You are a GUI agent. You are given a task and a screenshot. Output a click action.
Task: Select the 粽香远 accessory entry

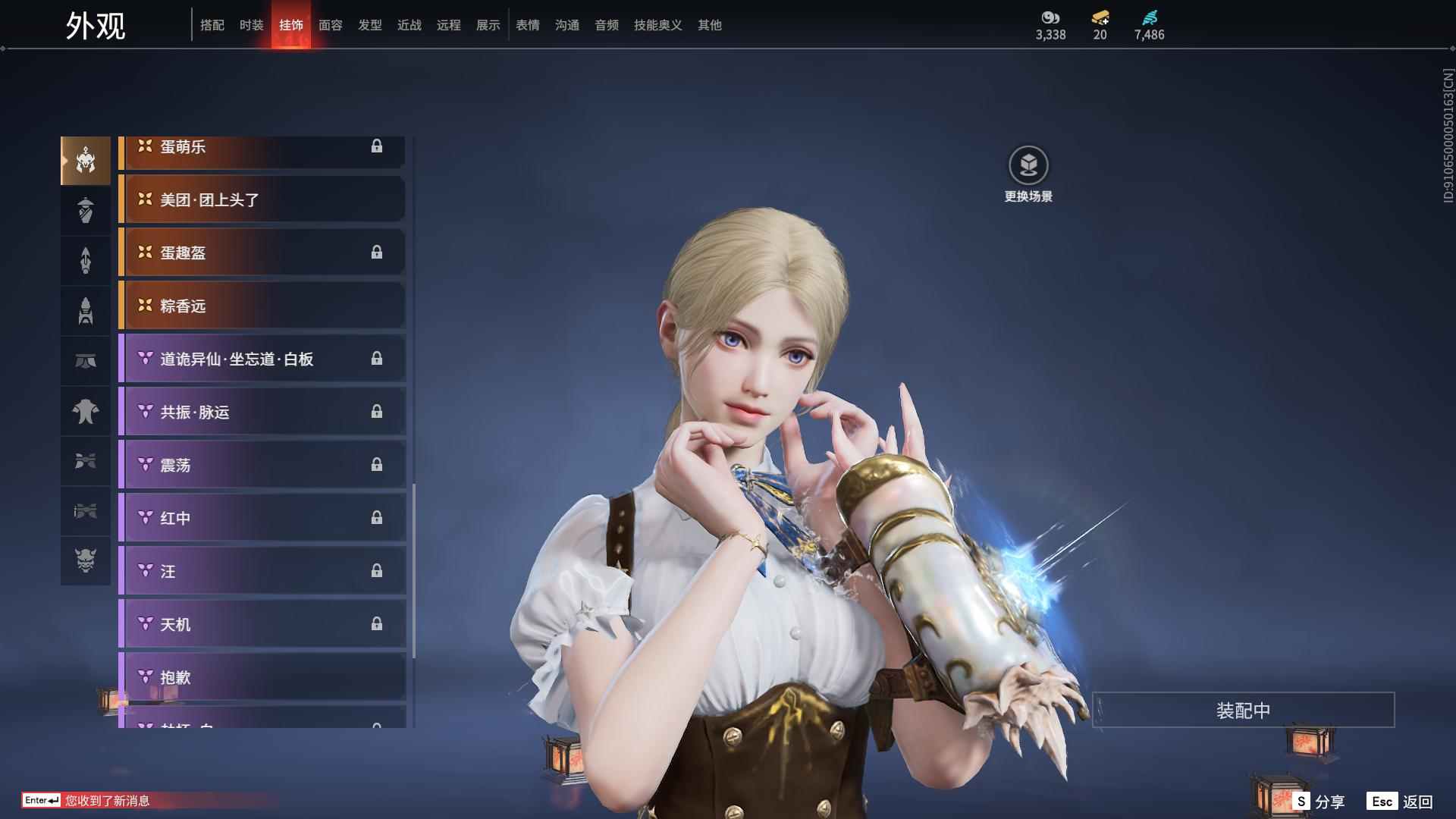pyautogui.click(x=262, y=306)
